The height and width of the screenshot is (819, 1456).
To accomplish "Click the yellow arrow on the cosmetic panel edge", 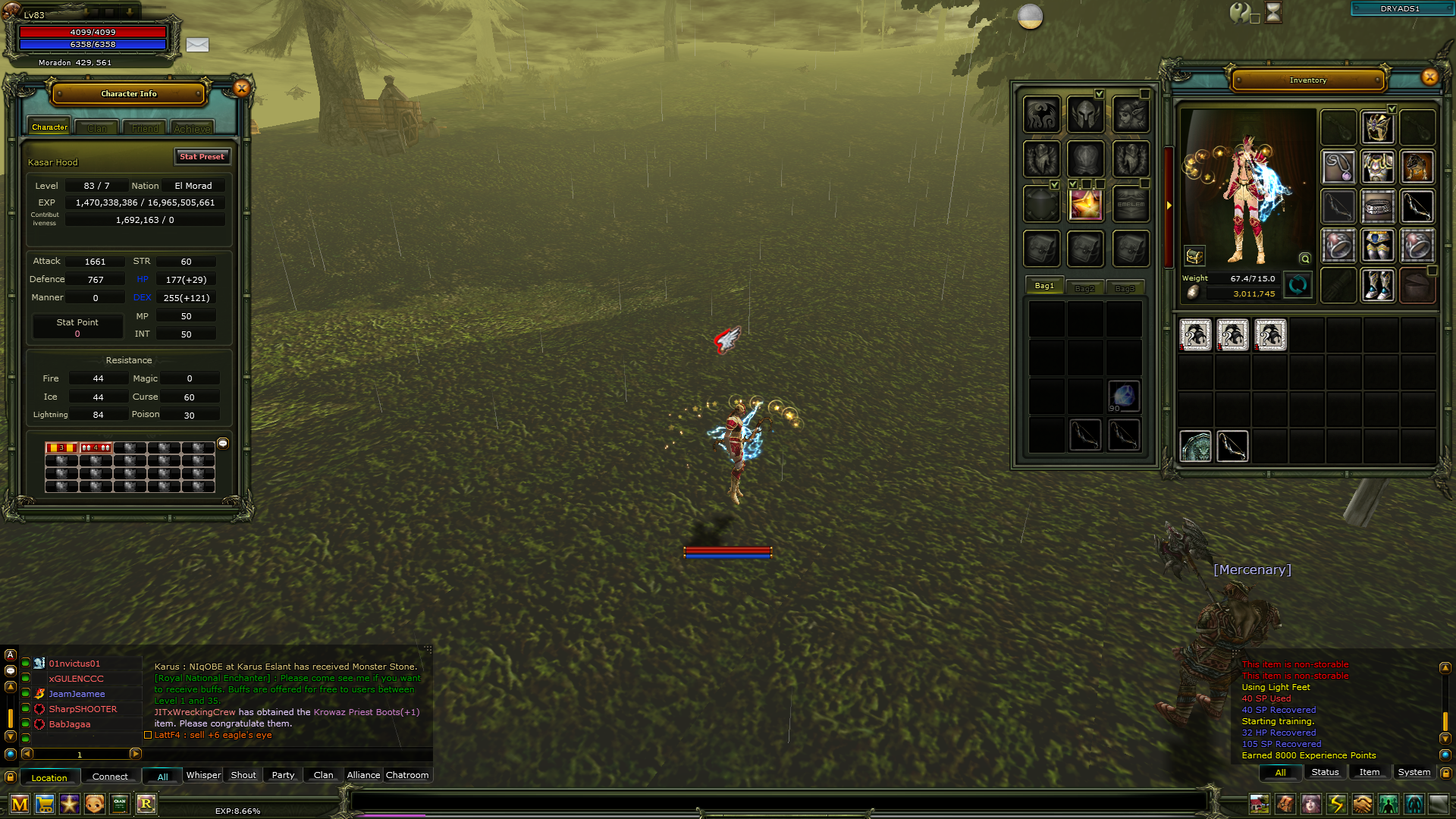I will click(x=1169, y=207).
